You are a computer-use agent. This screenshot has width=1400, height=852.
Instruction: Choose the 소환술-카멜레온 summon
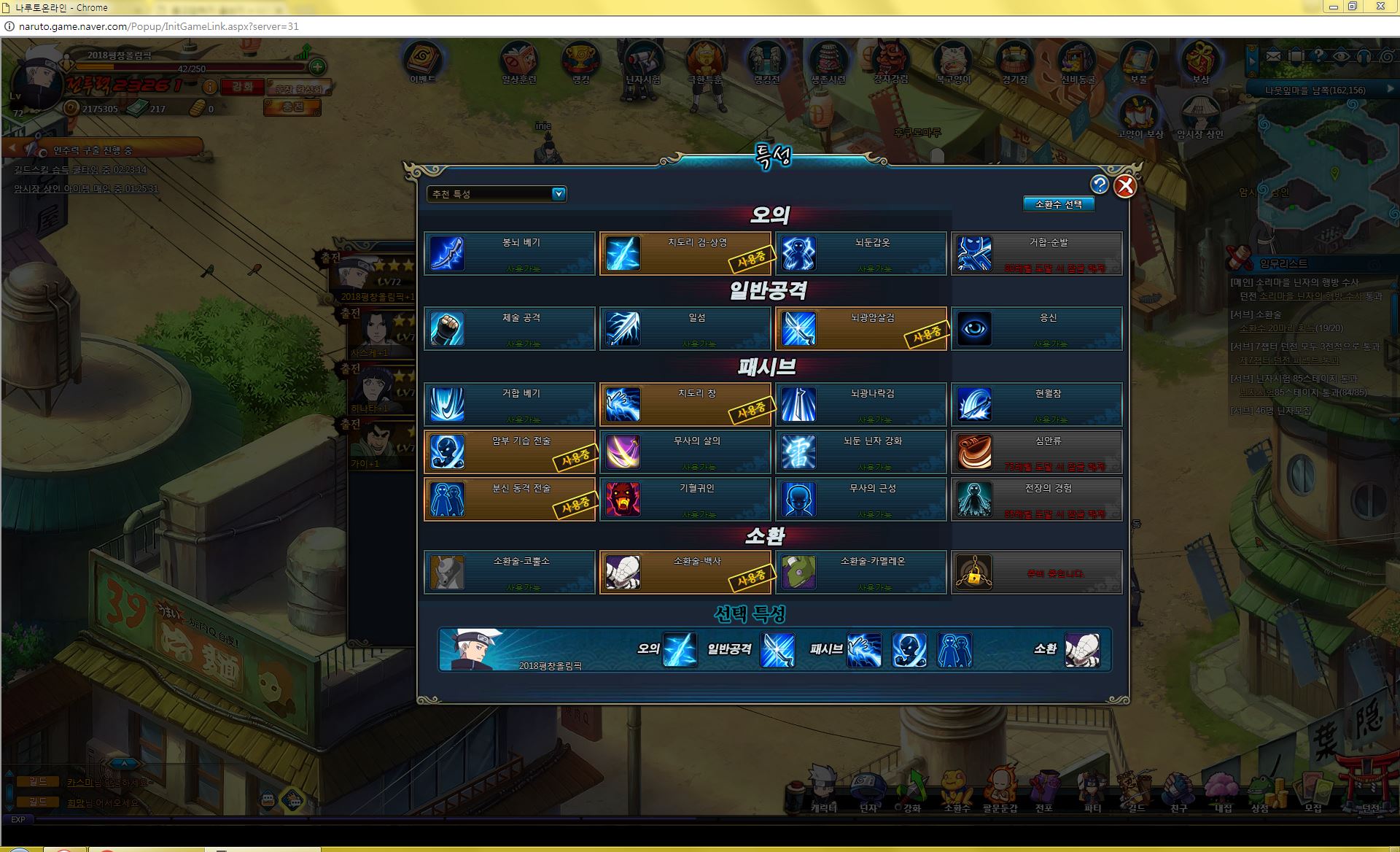point(860,572)
